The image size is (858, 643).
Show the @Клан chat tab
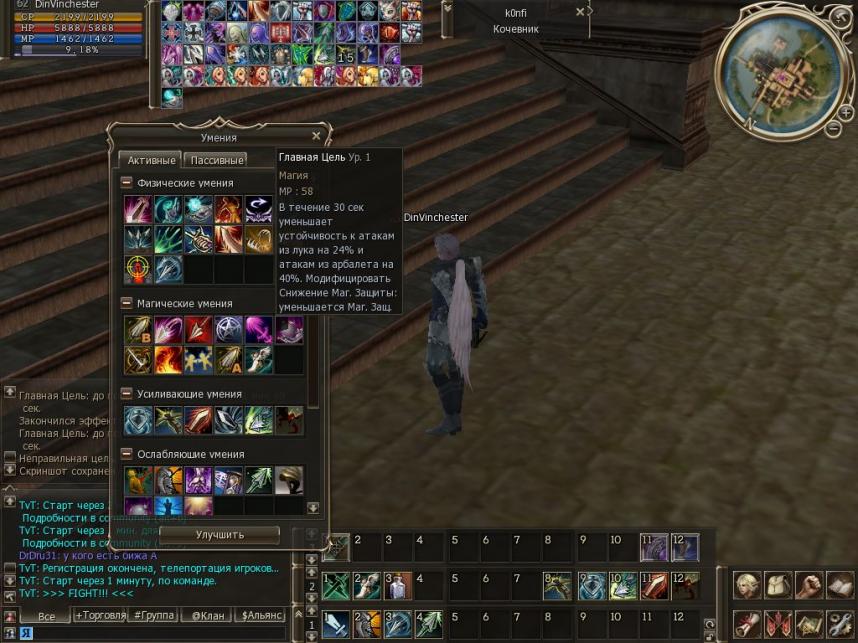tap(207, 616)
